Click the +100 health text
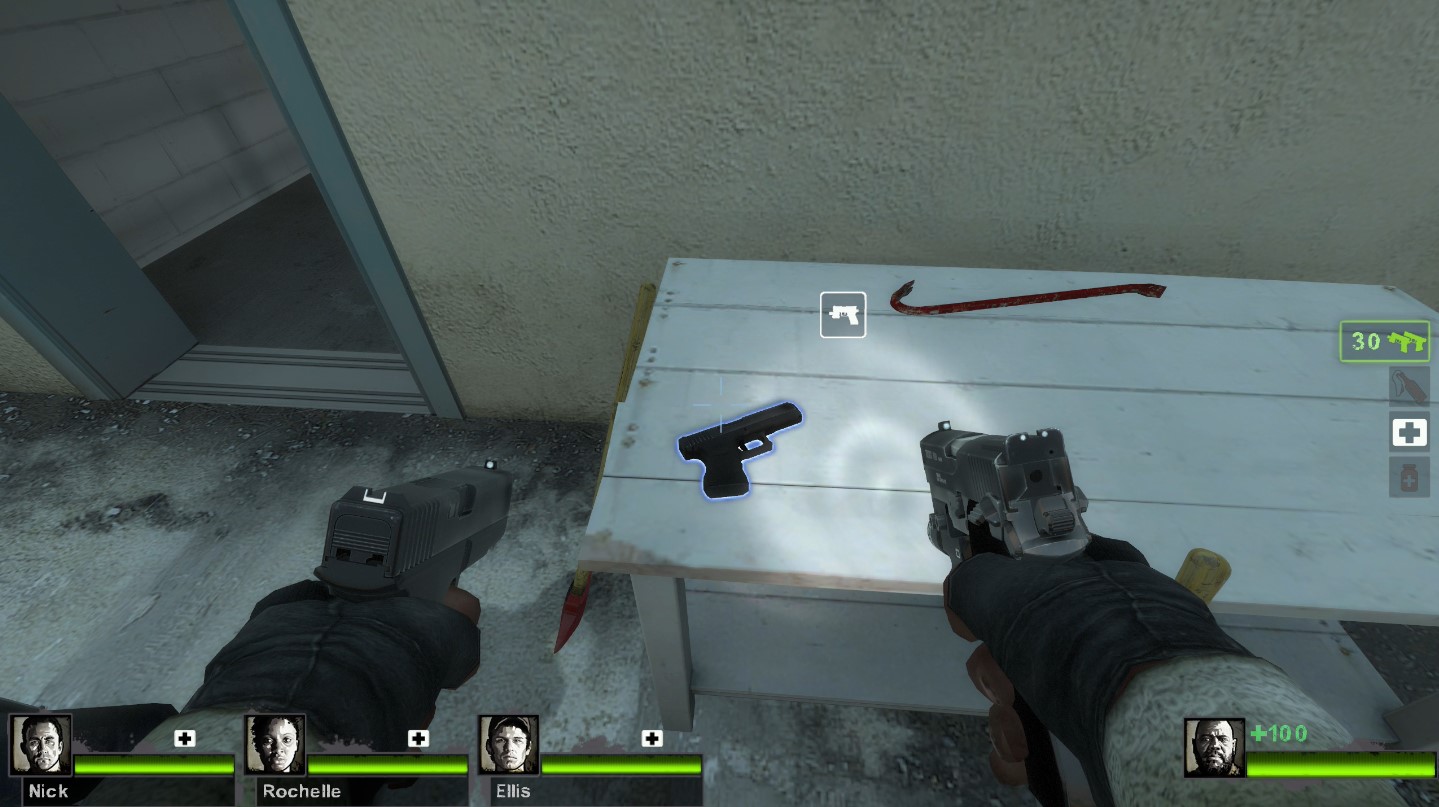This screenshot has width=1439, height=807. coord(1277,733)
